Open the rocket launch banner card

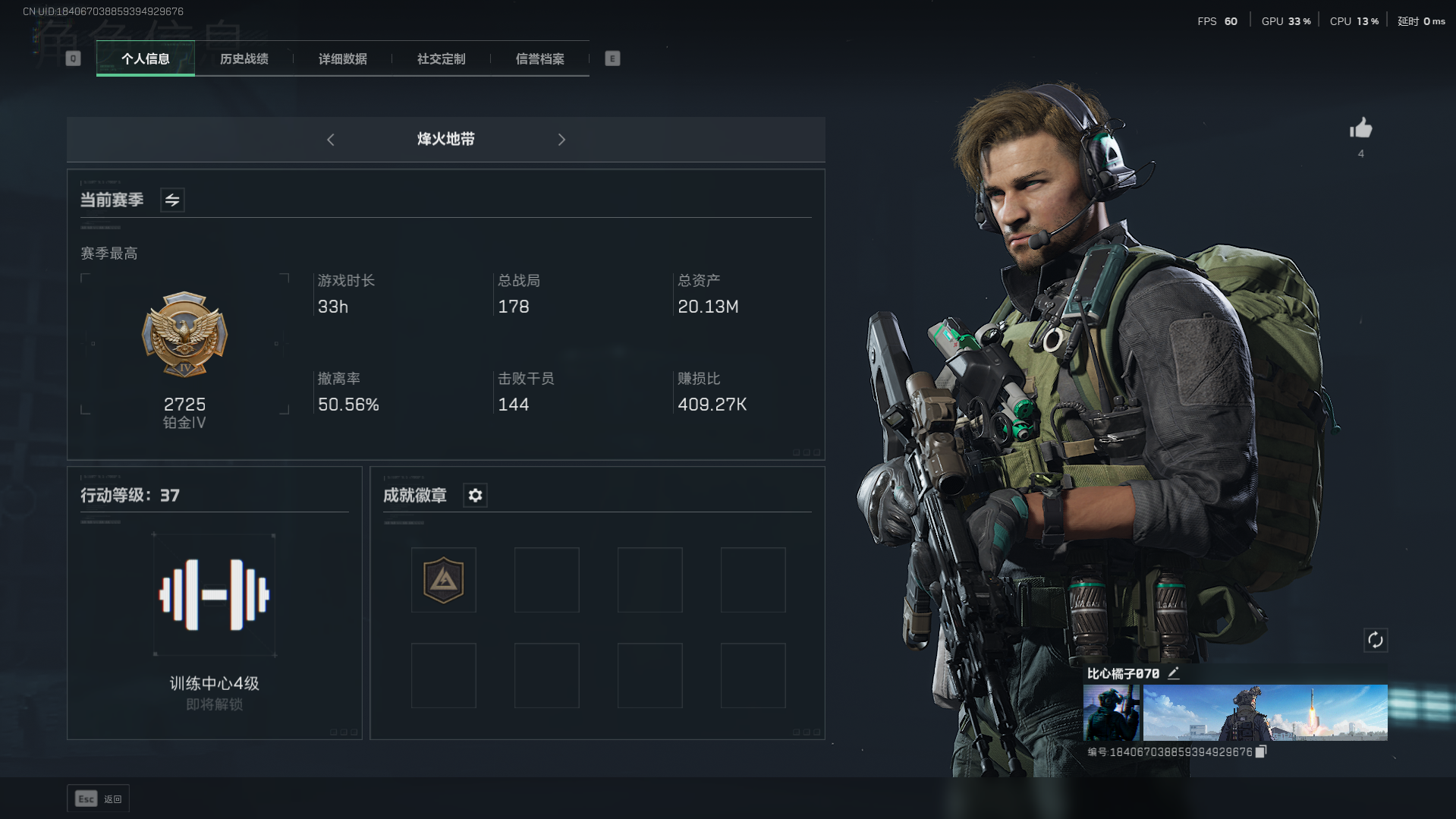pyautogui.click(x=1265, y=713)
